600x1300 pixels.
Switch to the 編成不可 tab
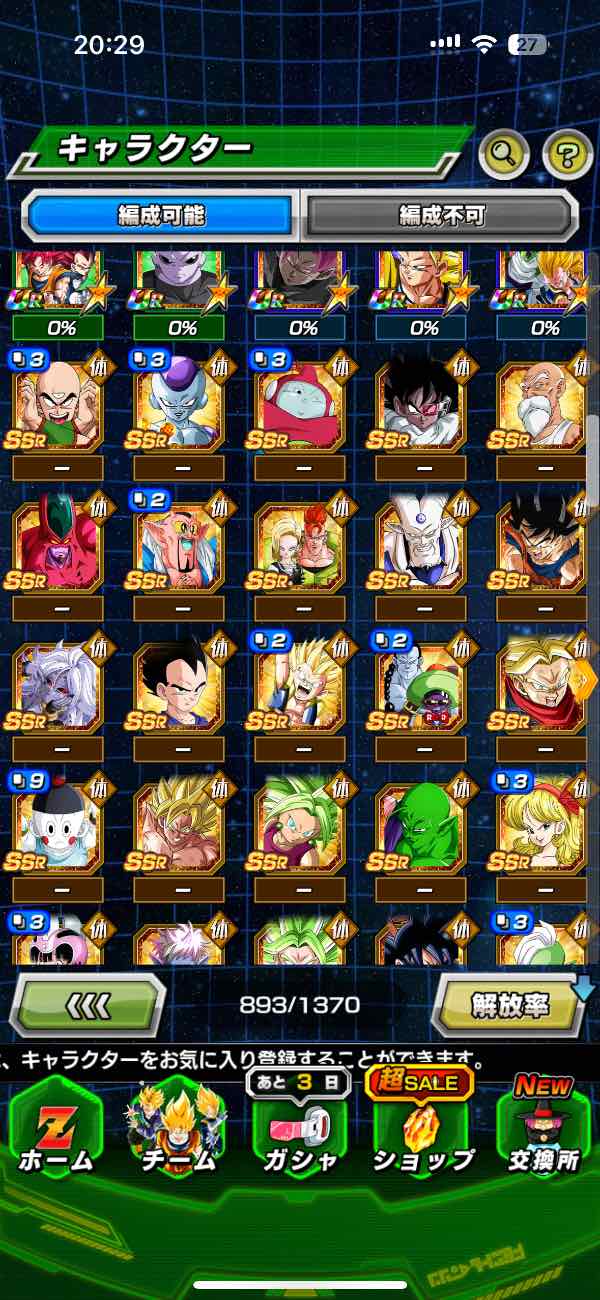click(441, 215)
